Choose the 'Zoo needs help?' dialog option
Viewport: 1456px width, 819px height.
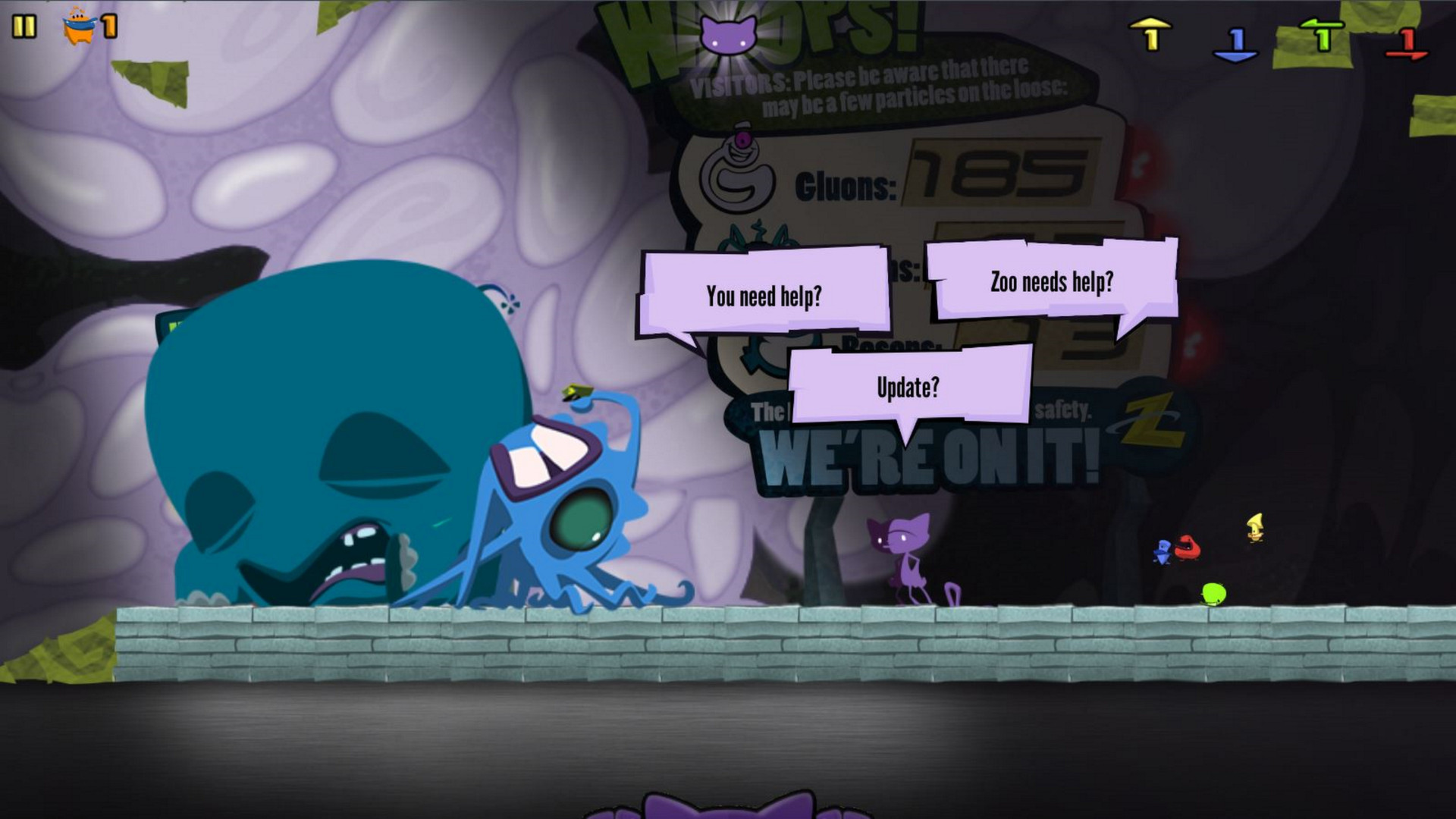pos(1050,281)
